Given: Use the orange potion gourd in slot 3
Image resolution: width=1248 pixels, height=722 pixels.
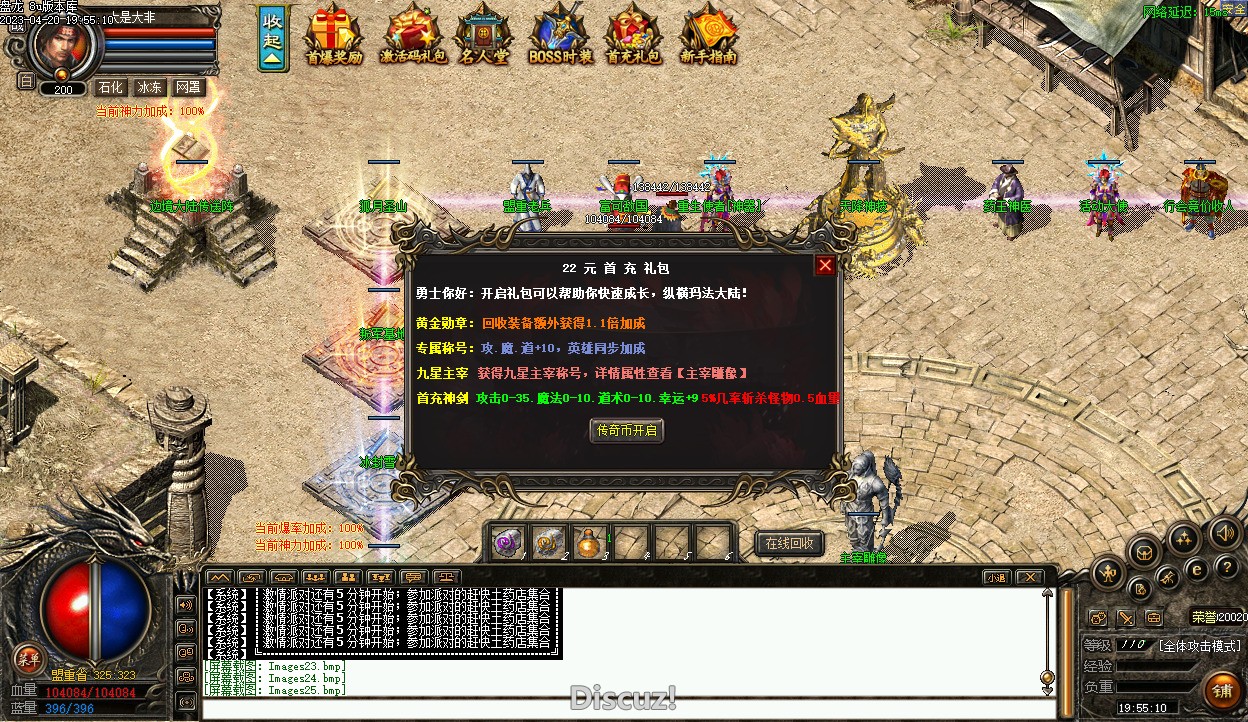Looking at the screenshot, I should pyautogui.click(x=591, y=542).
